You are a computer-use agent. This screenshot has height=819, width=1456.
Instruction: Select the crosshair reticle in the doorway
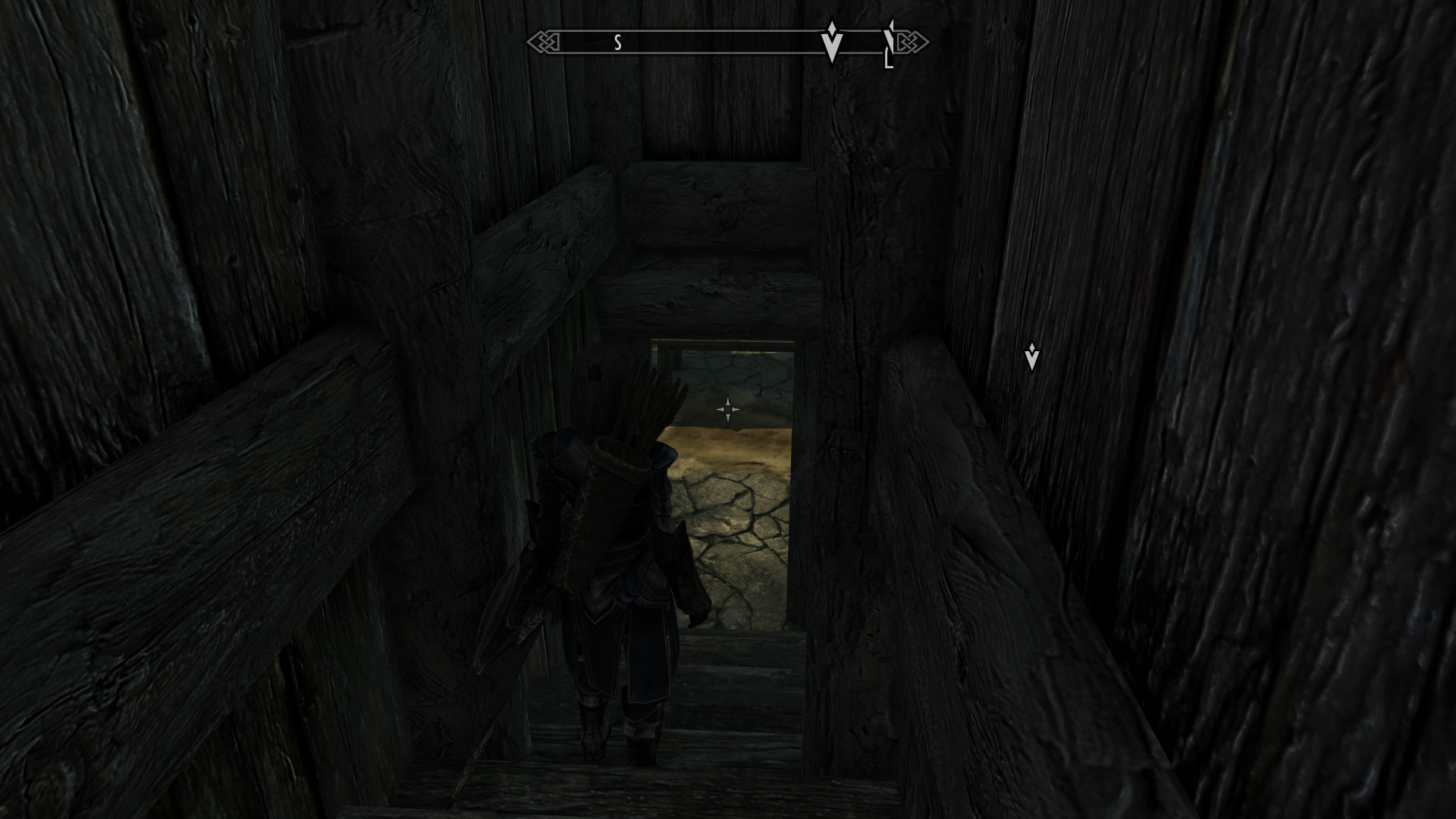[727, 408]
